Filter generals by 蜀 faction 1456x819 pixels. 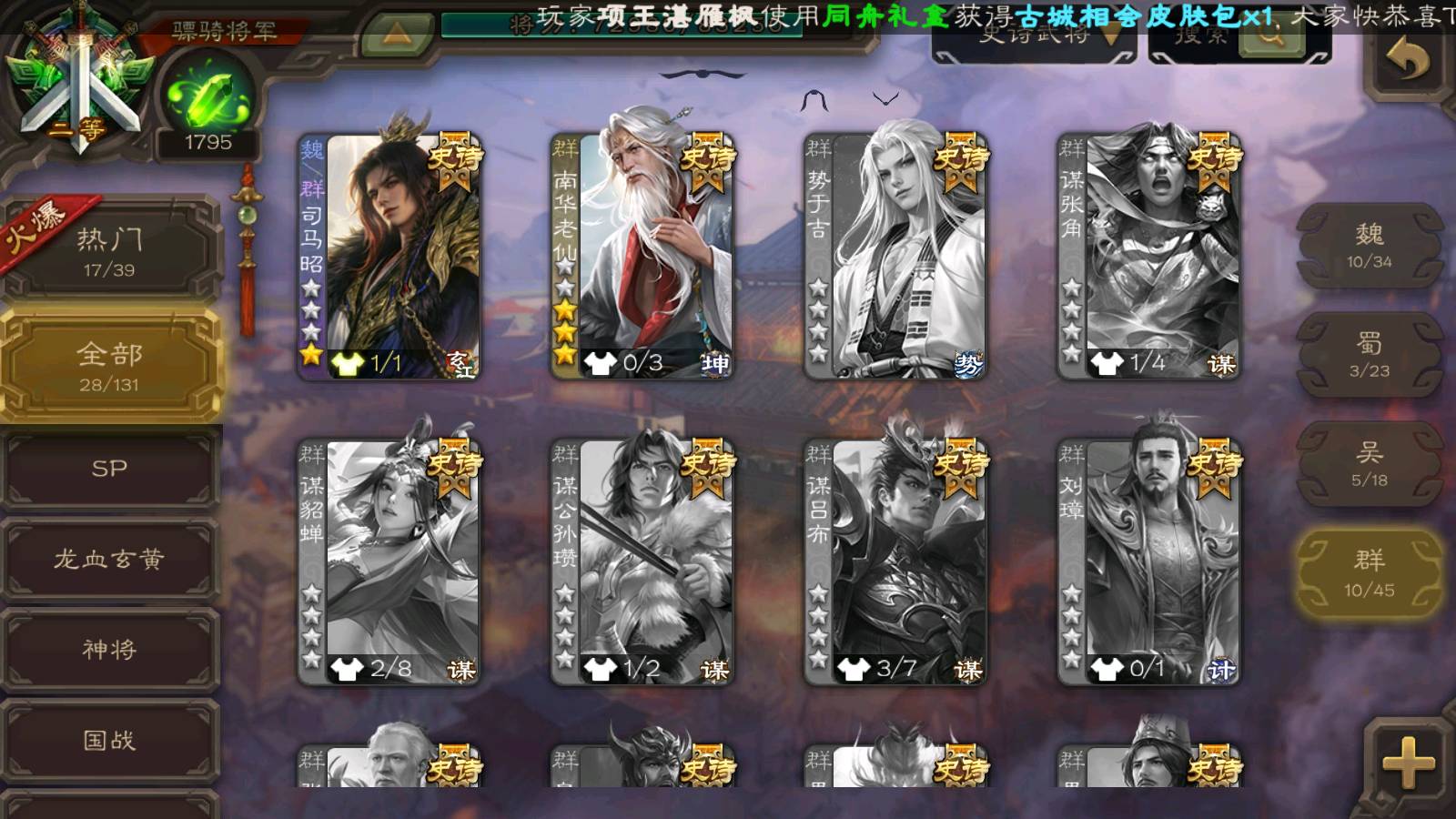point(1369,355)
